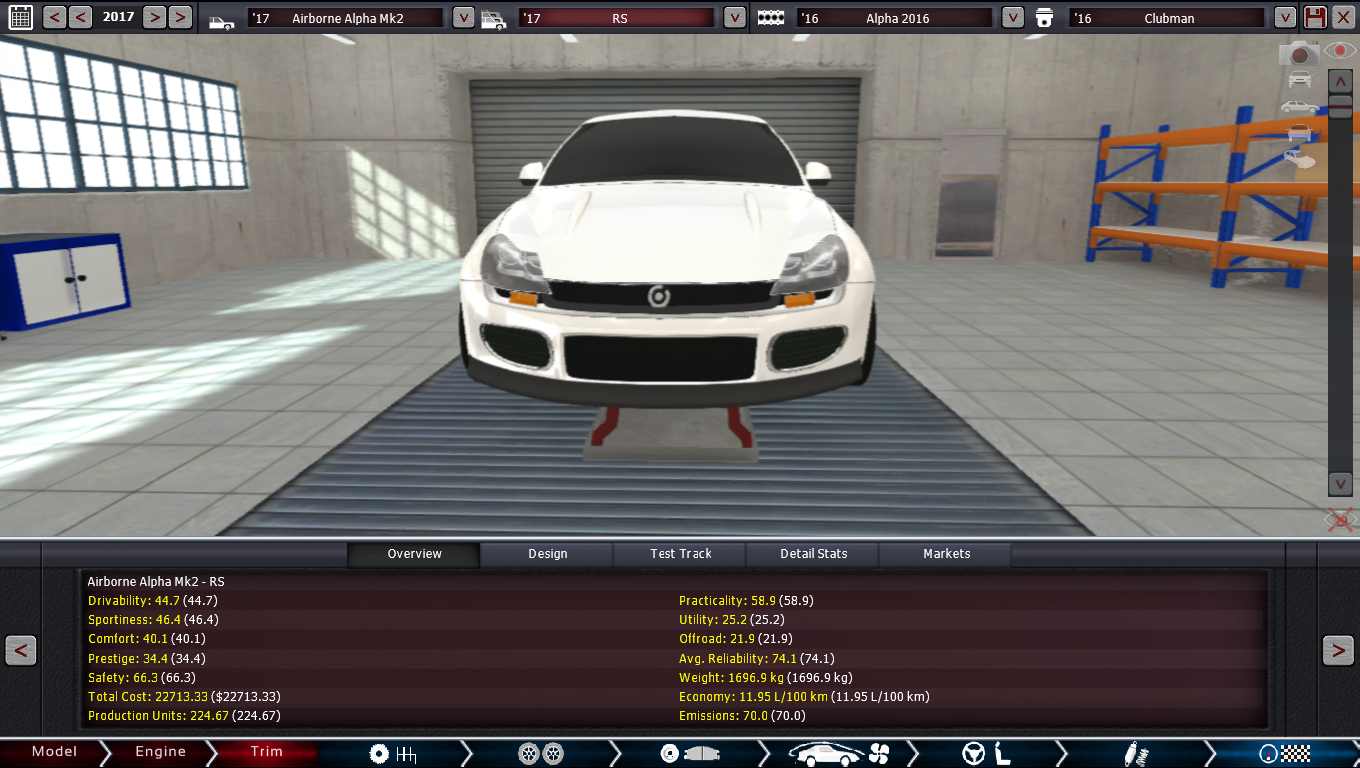Expand the RS trim dropdown

(734, 18)
